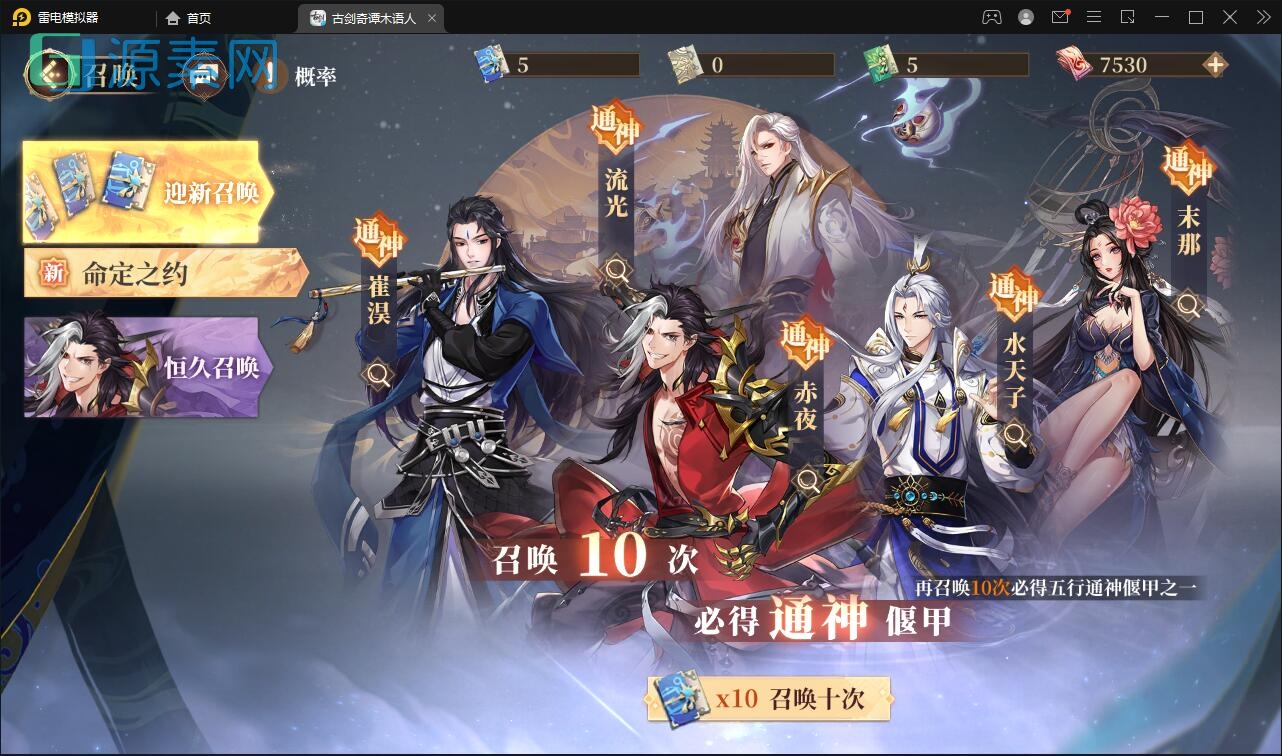View 水天子 details with the magnifier icon

coord(1017,434)
